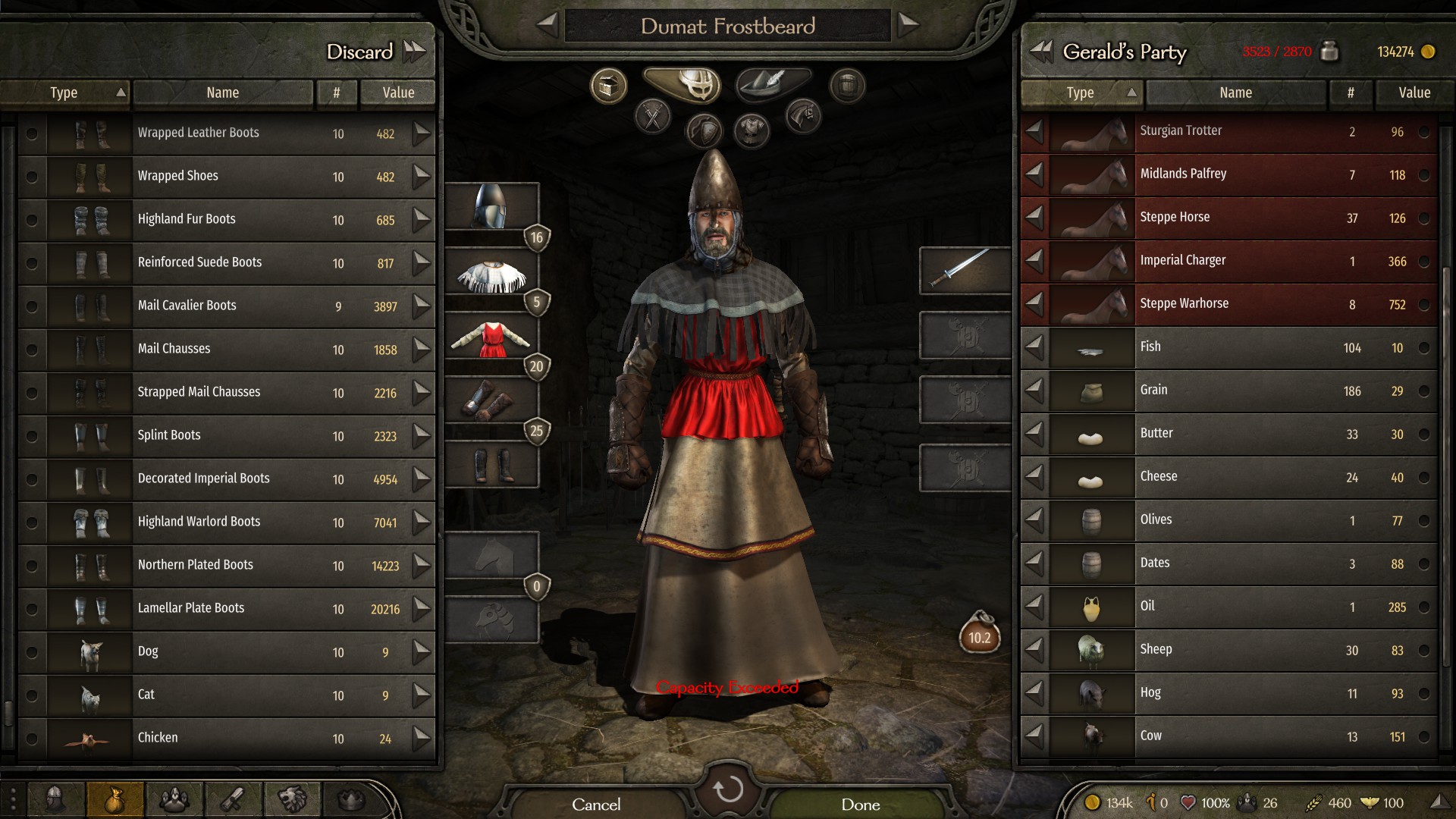
Task: Click the 3523/2870 capacity indicator
Action: 1276,52
